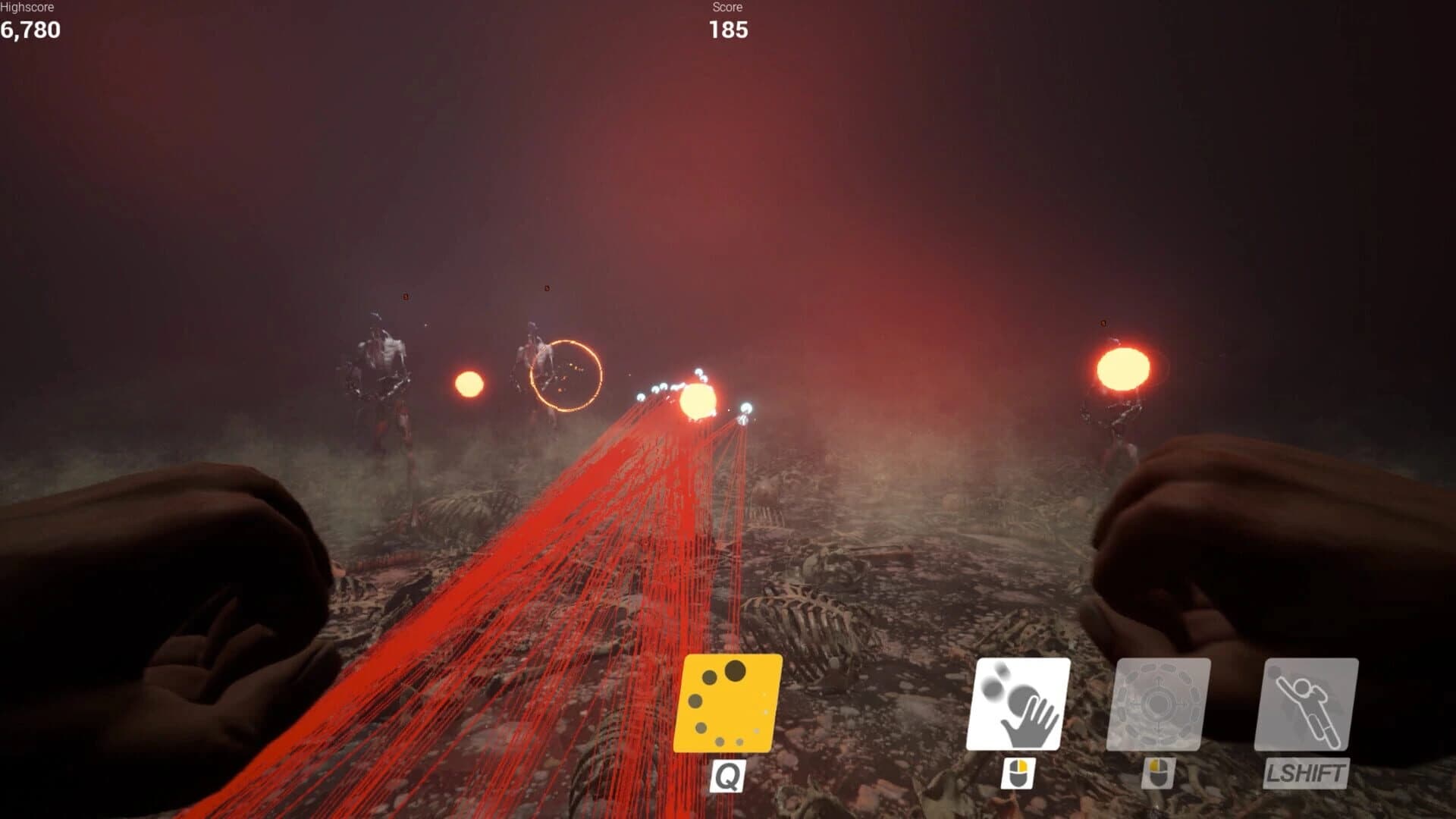Click the Score value 185
The width and height of the screenshot is (1456, 819).
pos(727,31)
